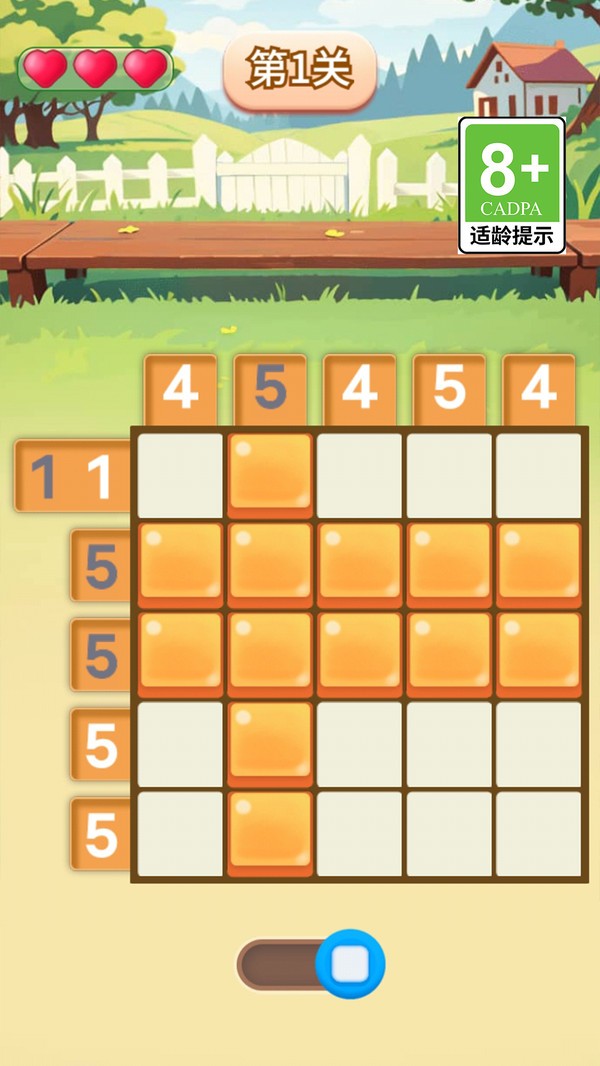Select the empty top-right corner tile of the grid
This screenshot has height=1066, width=600.
pyautogui.click(x=539, y=475)
